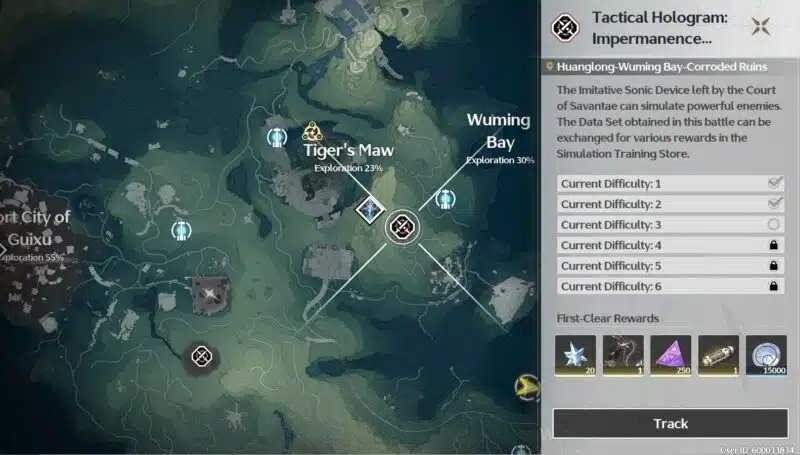800x455 pixels.
Task: Inspect the metal tube reward item
Action: click(x=718, y=355)
